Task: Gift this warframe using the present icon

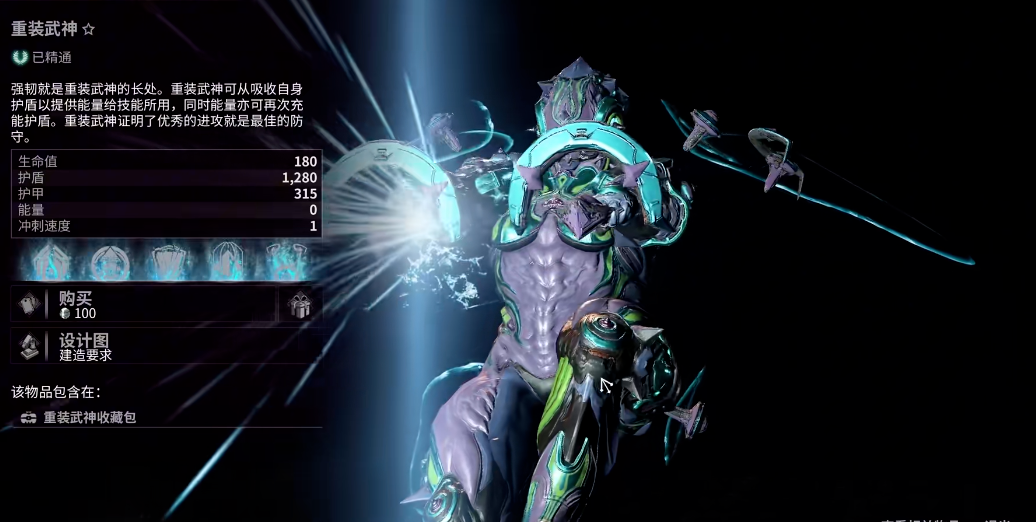Action: pyautogui.click(x=300, y=306)
